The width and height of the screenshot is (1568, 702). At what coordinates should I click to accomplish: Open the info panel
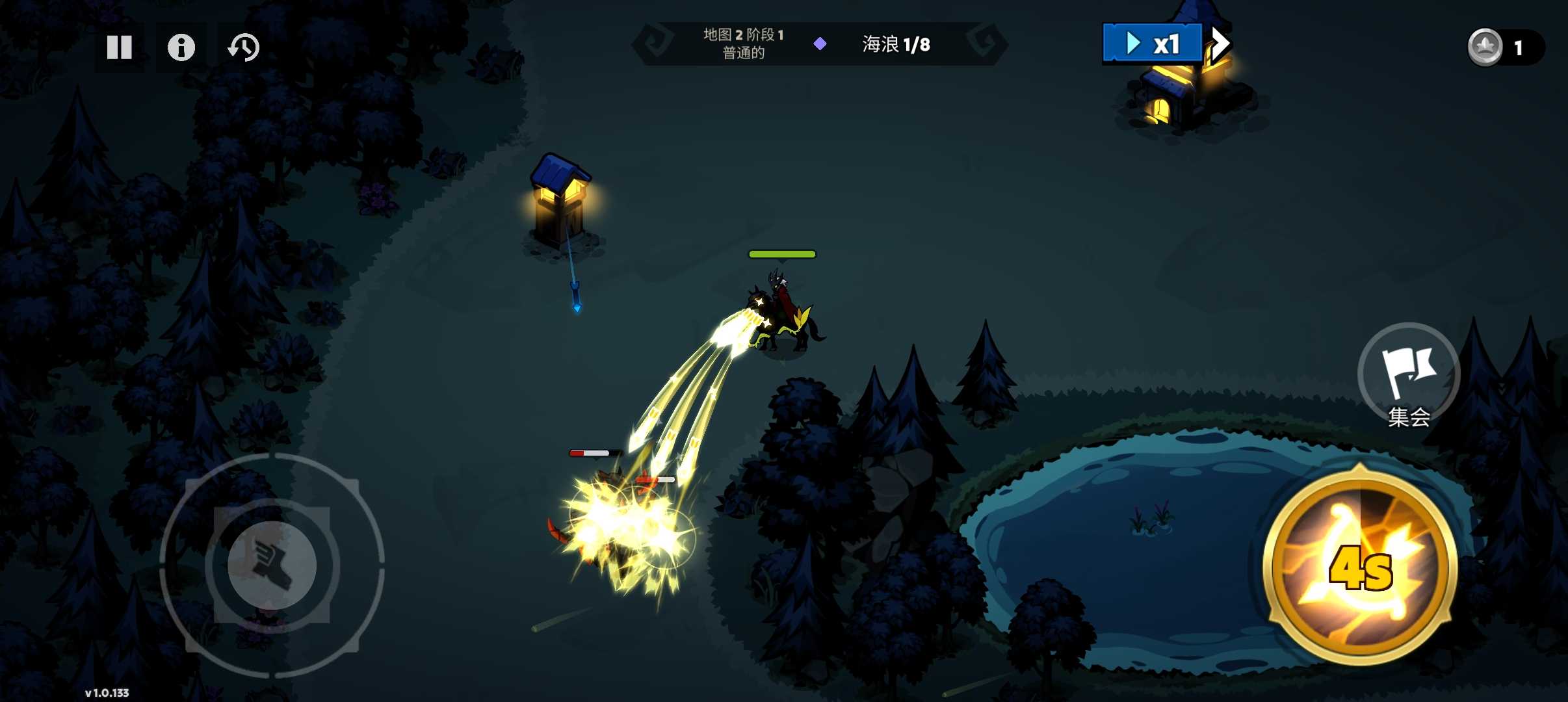coord(181,47)
